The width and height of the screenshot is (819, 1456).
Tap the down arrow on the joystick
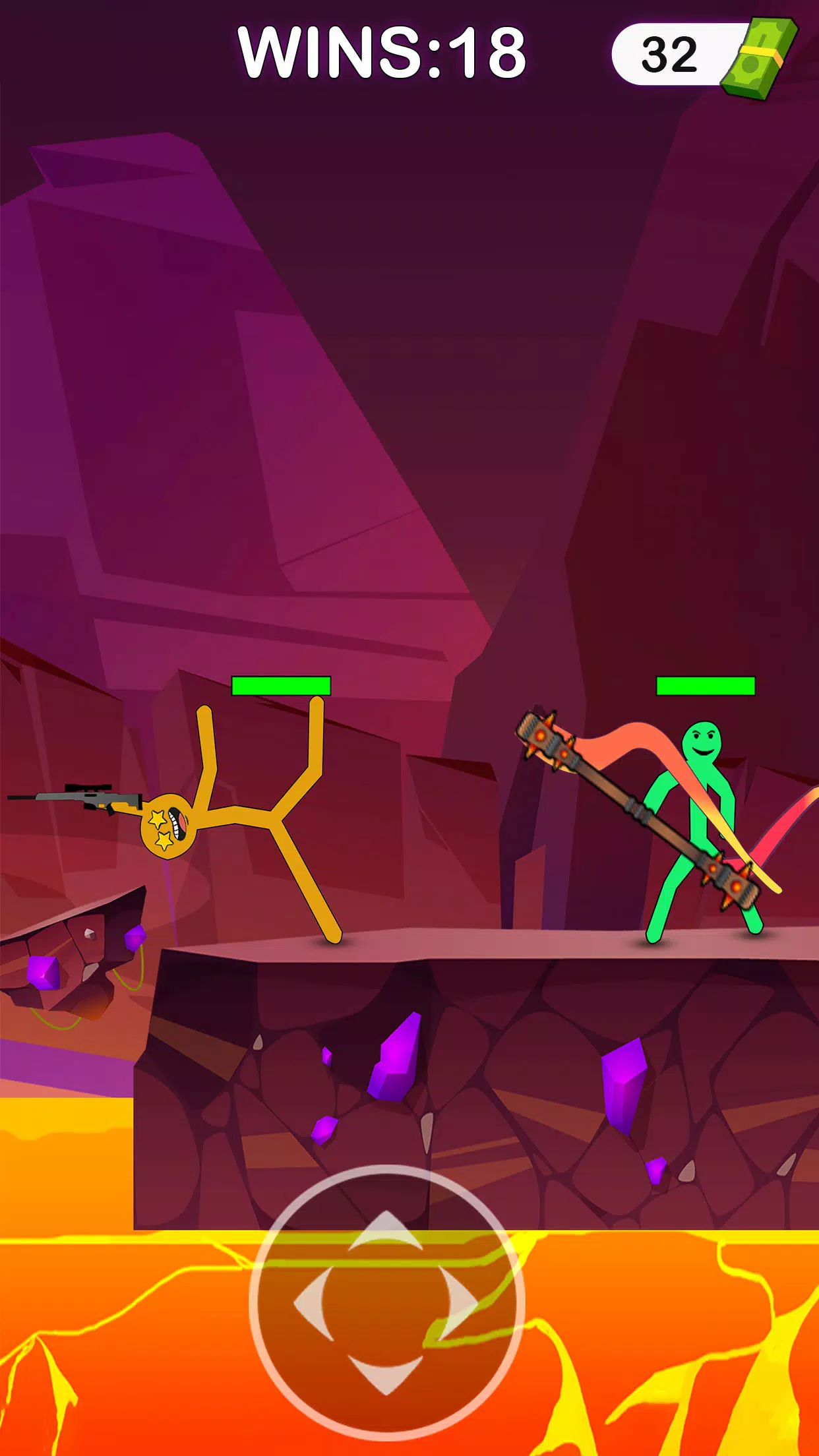386,1373
